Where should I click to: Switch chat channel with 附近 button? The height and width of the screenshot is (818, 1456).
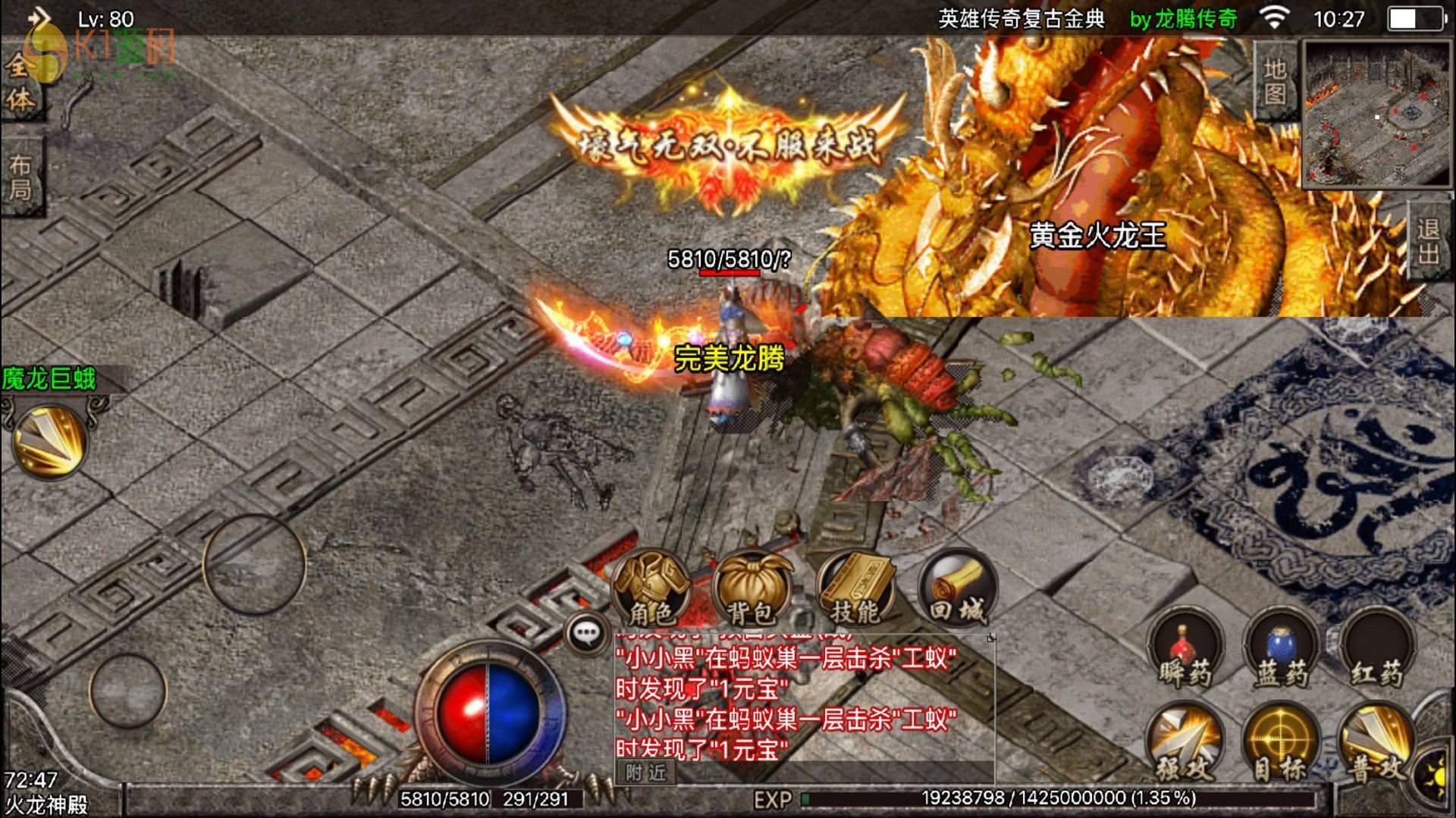coord(646,772)
